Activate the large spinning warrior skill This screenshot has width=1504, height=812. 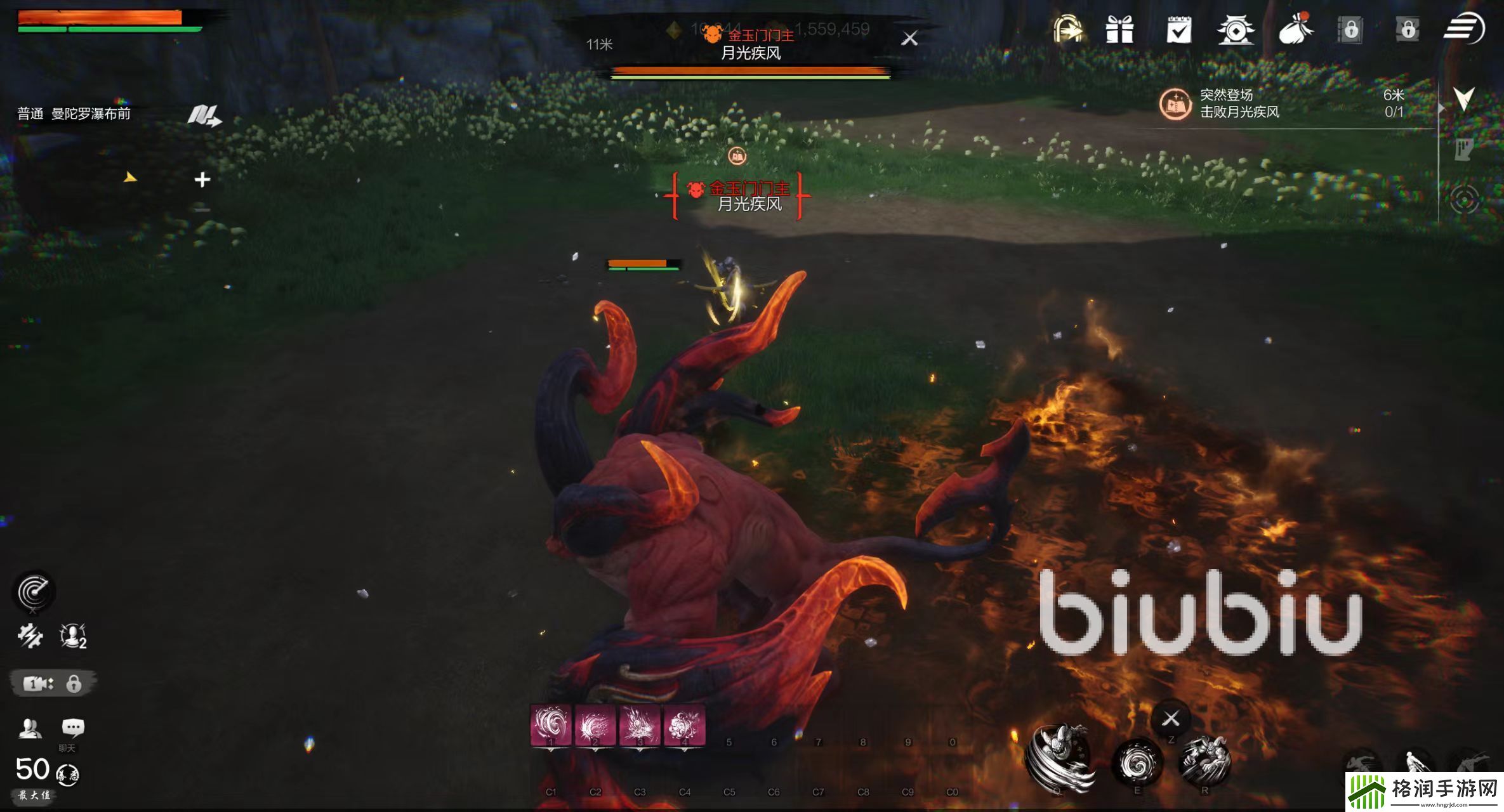point(1058,758)
